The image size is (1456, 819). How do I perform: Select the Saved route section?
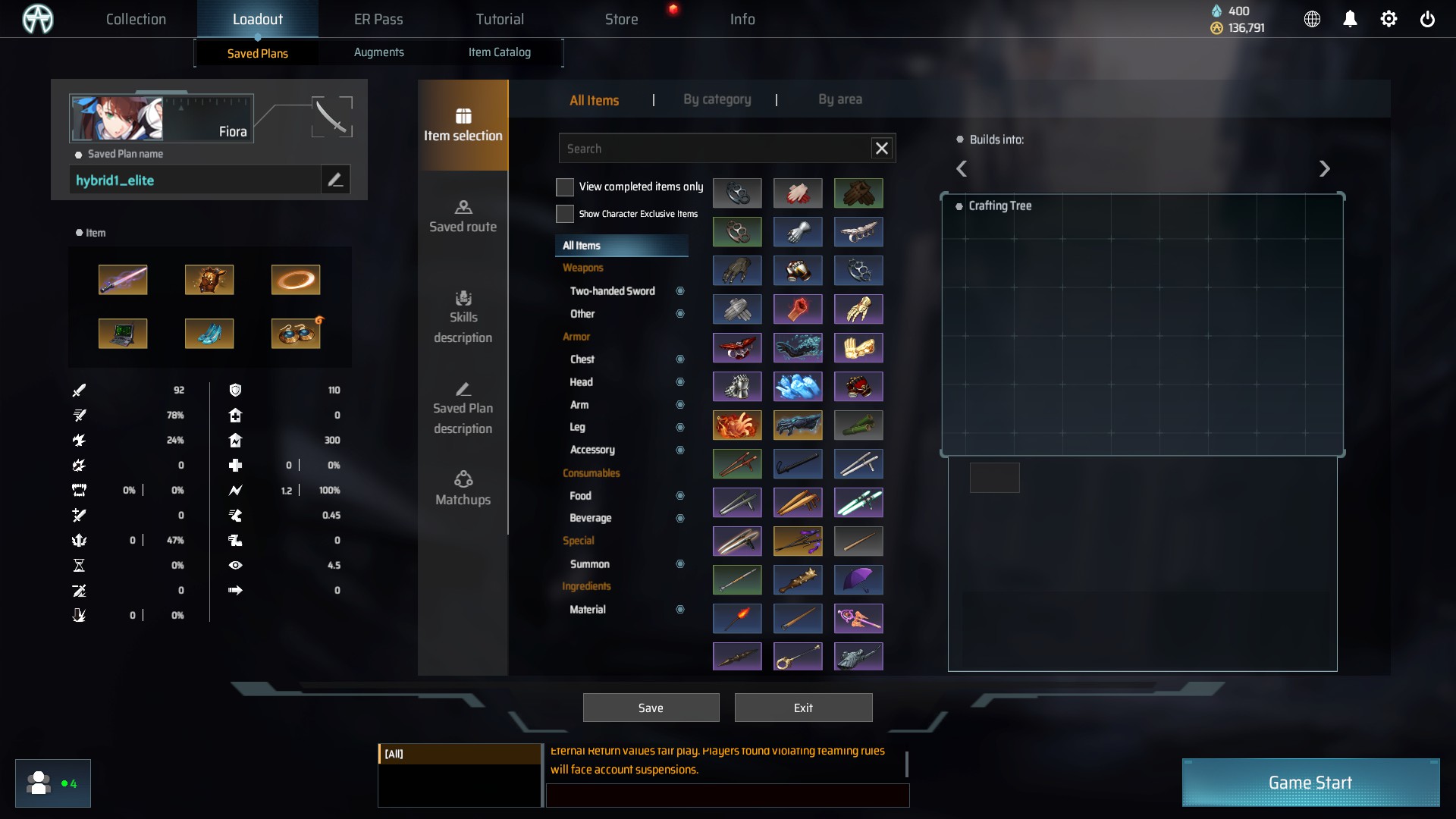coord(463,216)
